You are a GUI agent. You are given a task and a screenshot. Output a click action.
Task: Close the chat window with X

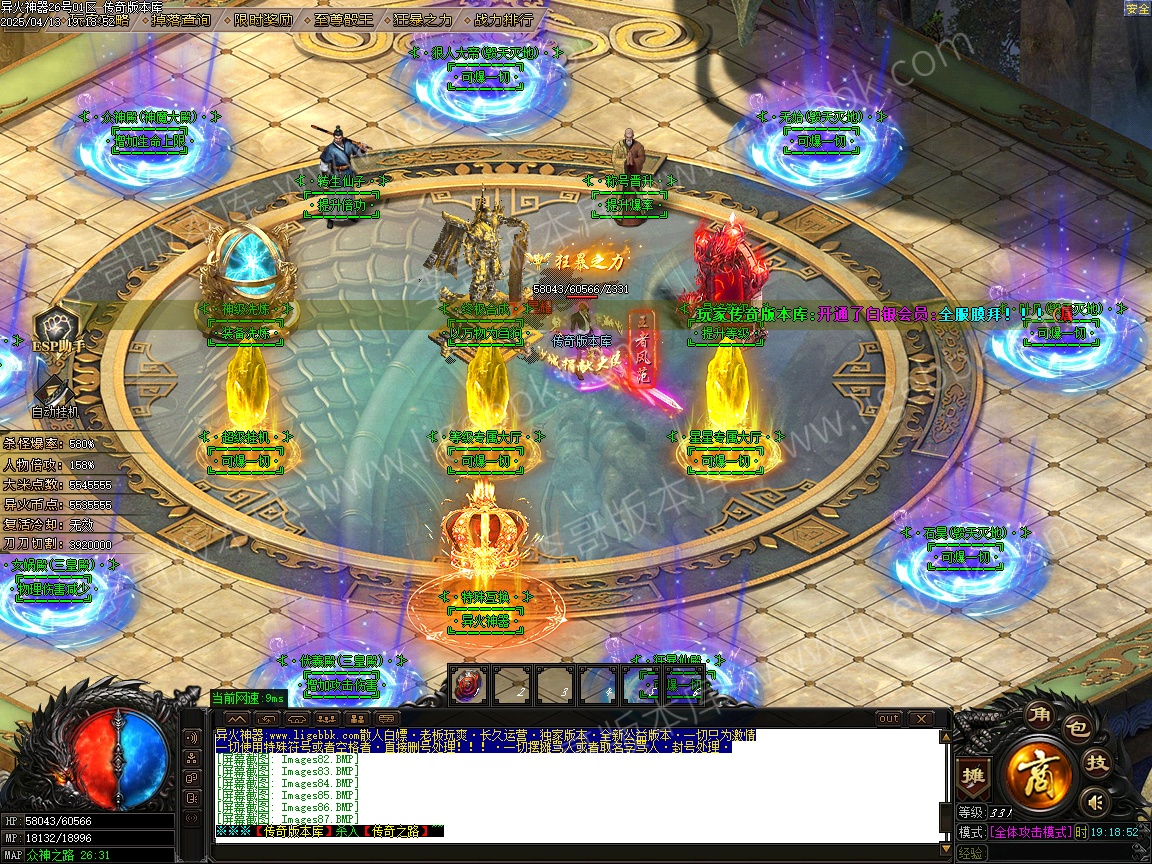[x=919, y=718]
